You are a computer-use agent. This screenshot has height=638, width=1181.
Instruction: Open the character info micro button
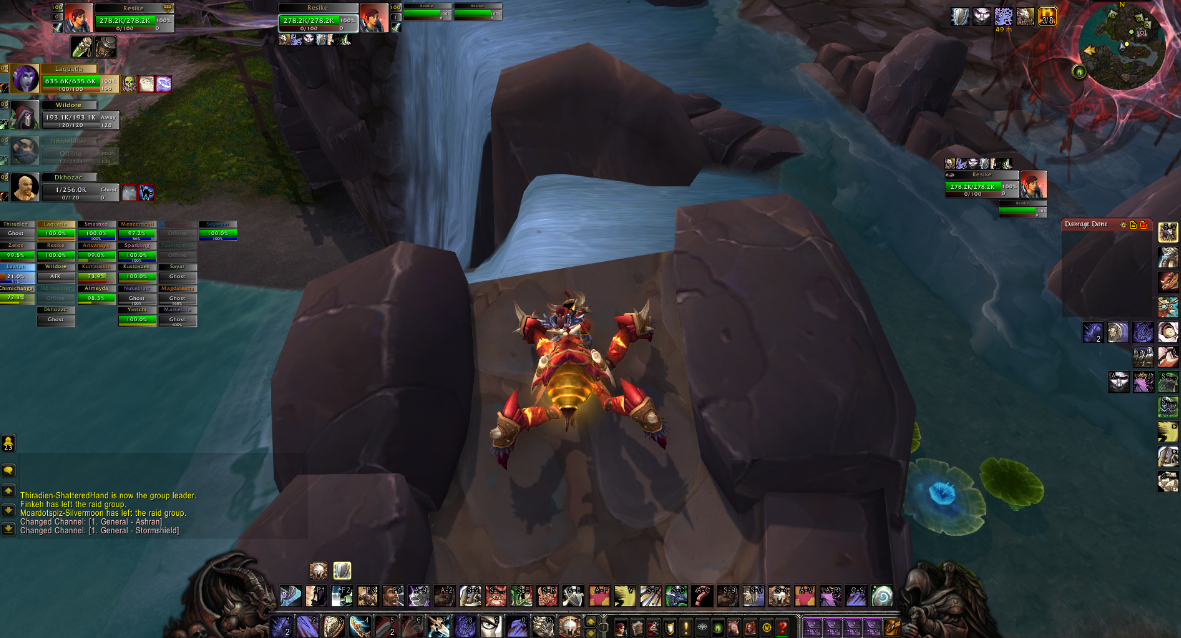[619, 627]
